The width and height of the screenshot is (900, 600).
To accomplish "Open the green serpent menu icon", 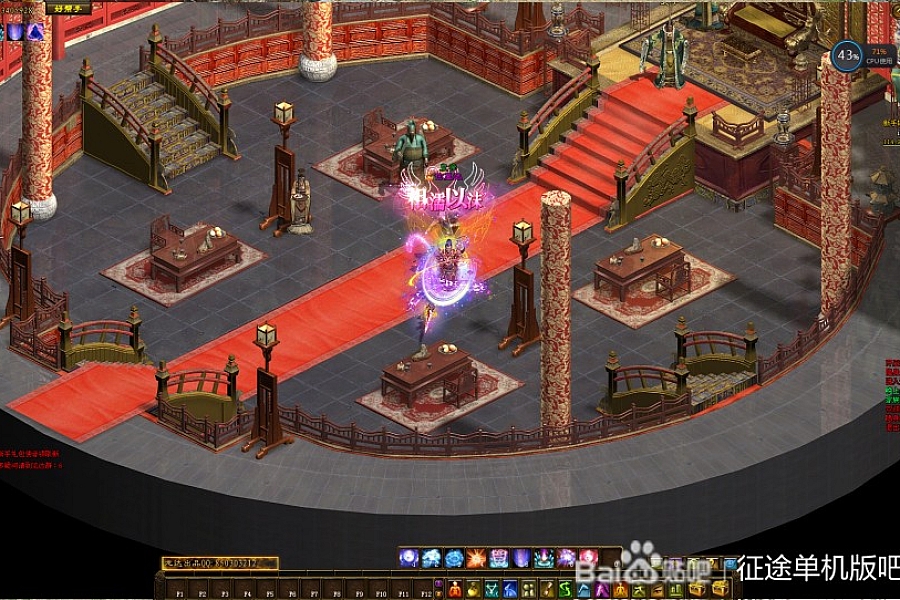I will pyautogui.click(x=563, y=589).
